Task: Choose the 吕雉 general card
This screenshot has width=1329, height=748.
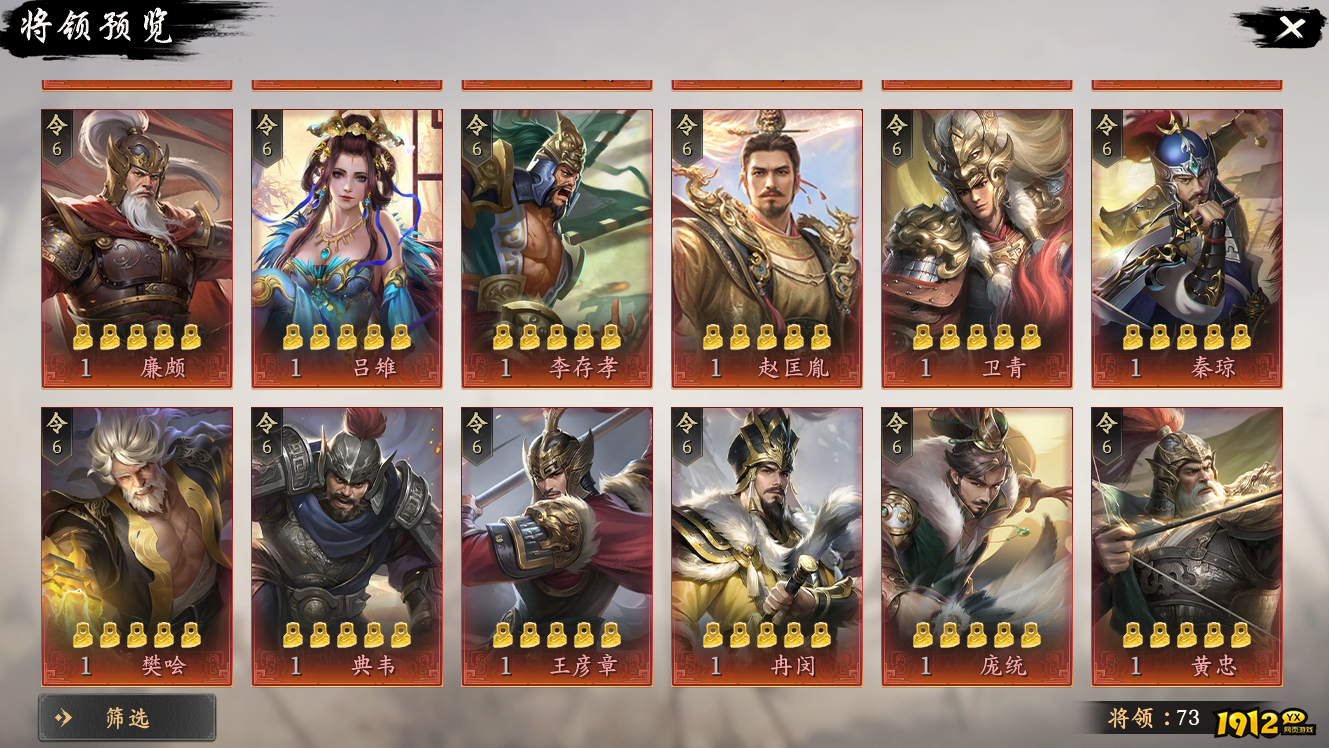Action: tap(347, 248)
